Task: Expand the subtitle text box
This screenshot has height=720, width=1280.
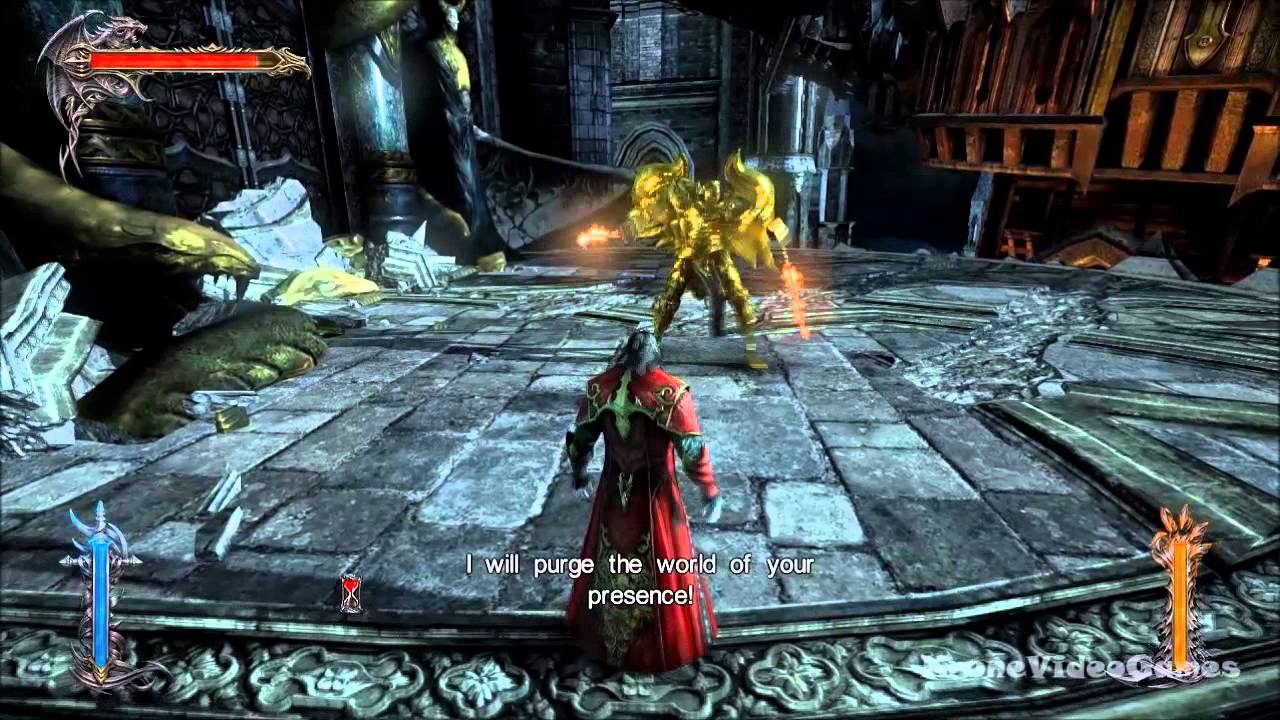Action: click(x=640, y=580)
